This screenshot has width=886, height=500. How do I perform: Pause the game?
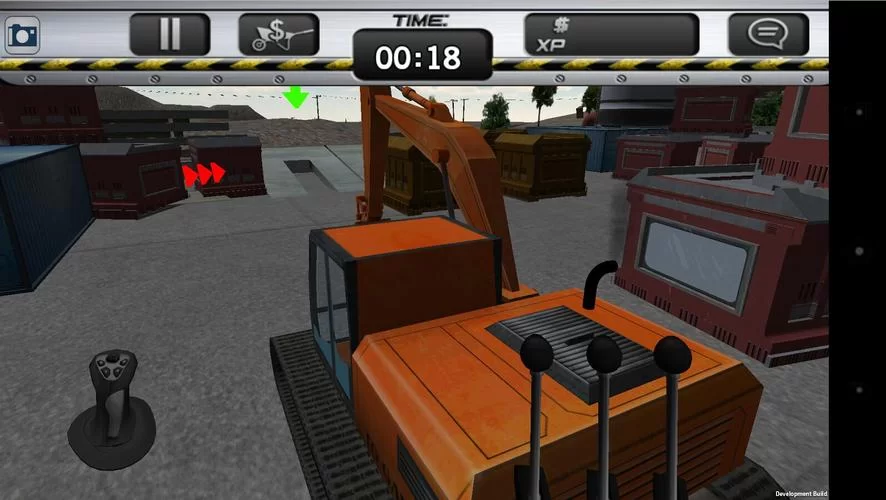170,34
